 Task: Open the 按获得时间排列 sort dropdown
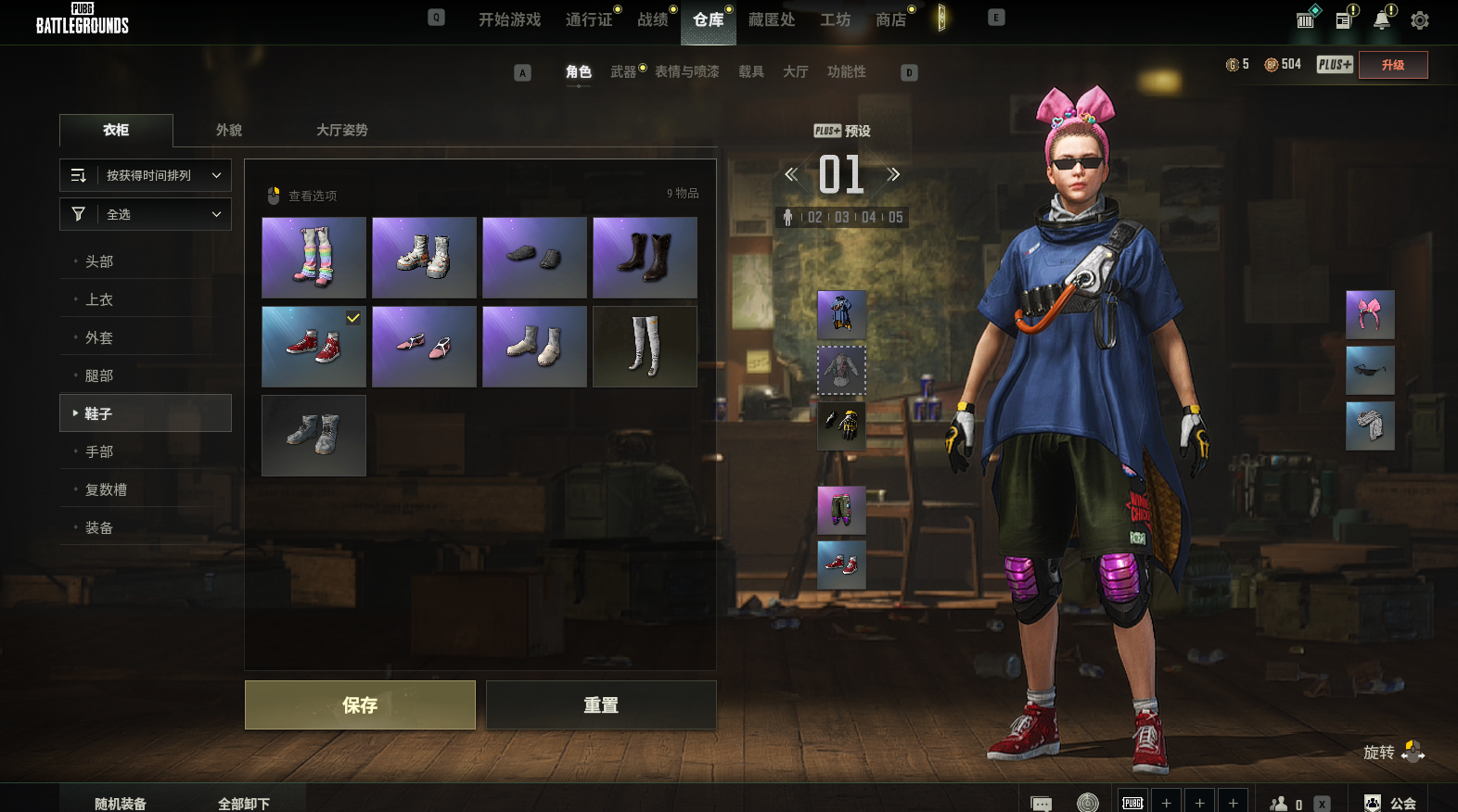click(146, 175)
